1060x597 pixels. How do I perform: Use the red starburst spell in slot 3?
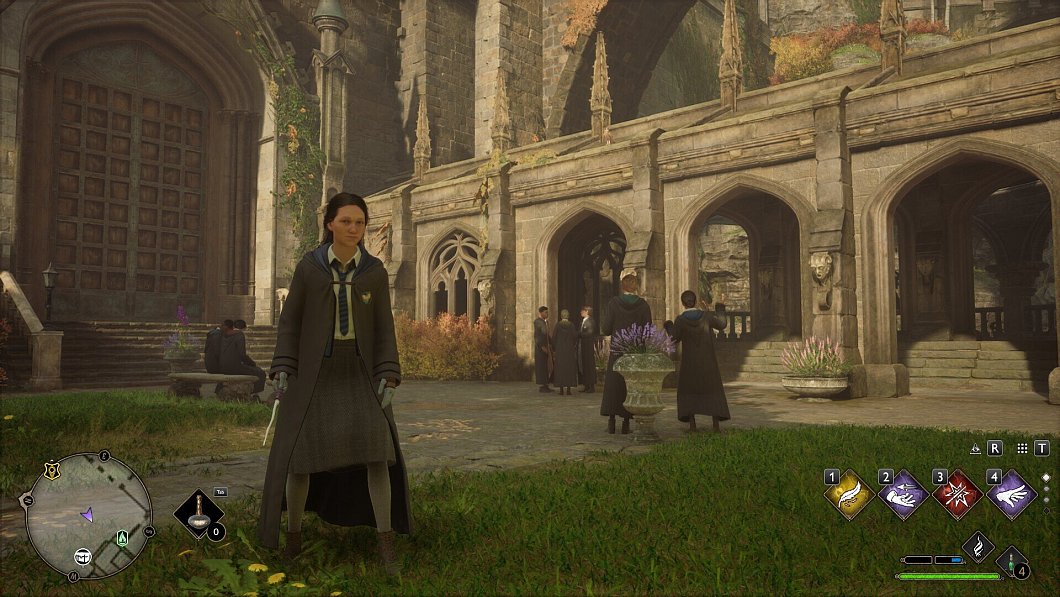coord(958,495)
